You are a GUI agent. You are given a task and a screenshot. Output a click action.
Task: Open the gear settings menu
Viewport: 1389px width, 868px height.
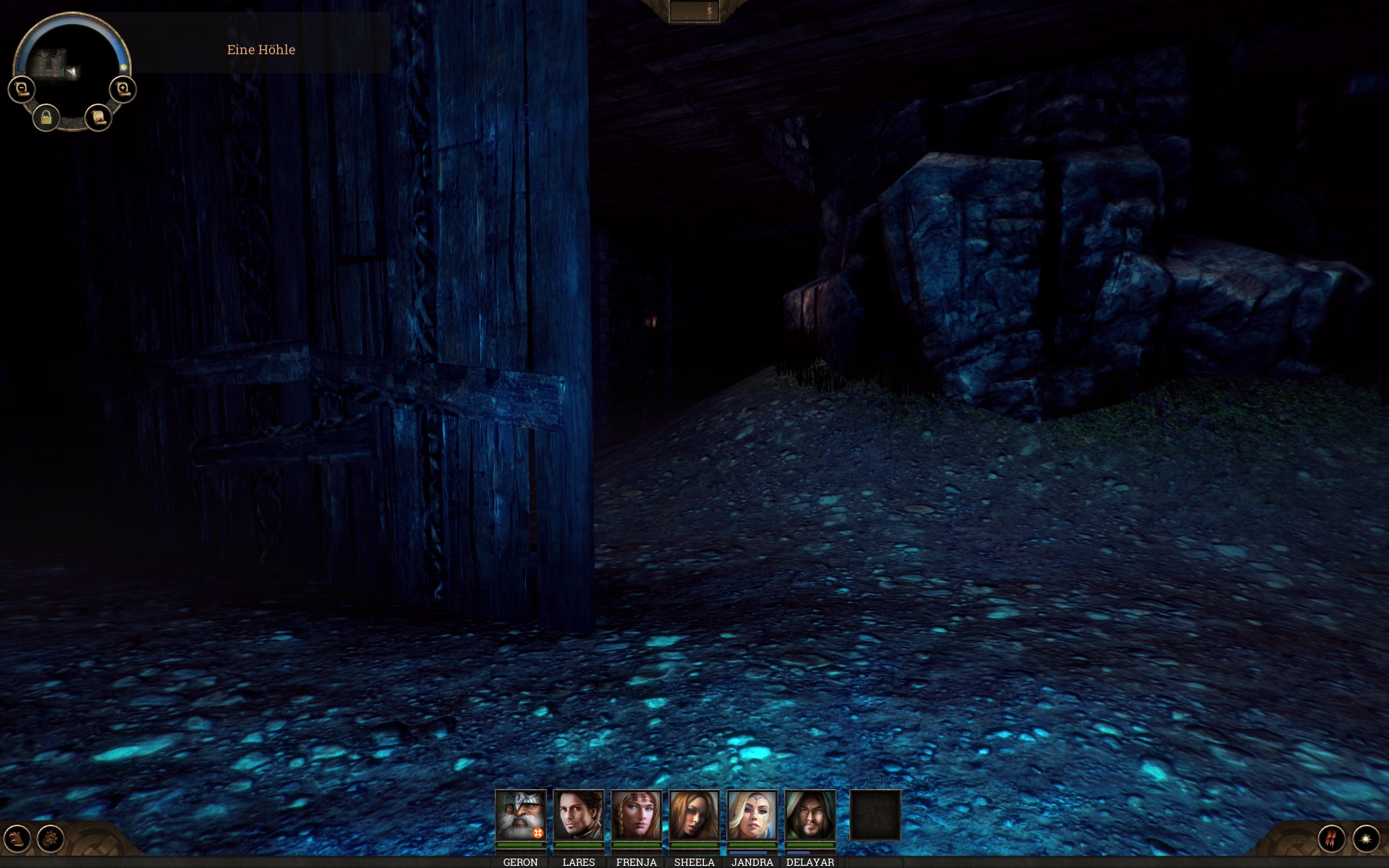(x=51, y=839)
